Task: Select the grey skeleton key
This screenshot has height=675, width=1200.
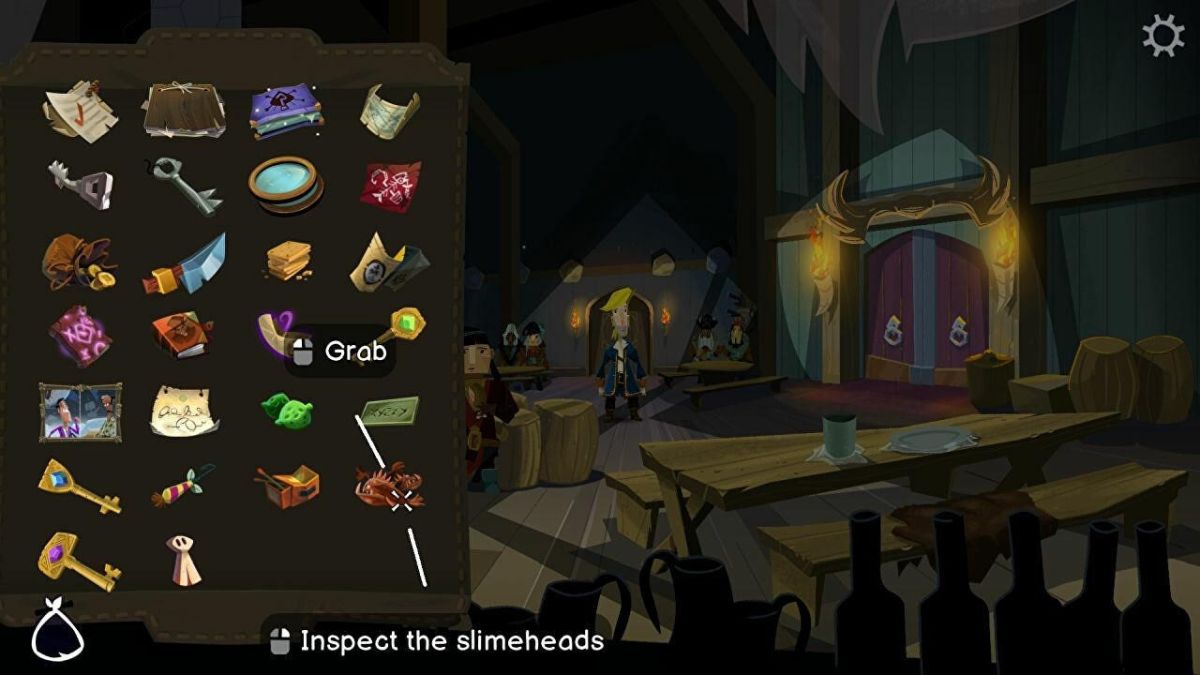Action: [187, 184]
